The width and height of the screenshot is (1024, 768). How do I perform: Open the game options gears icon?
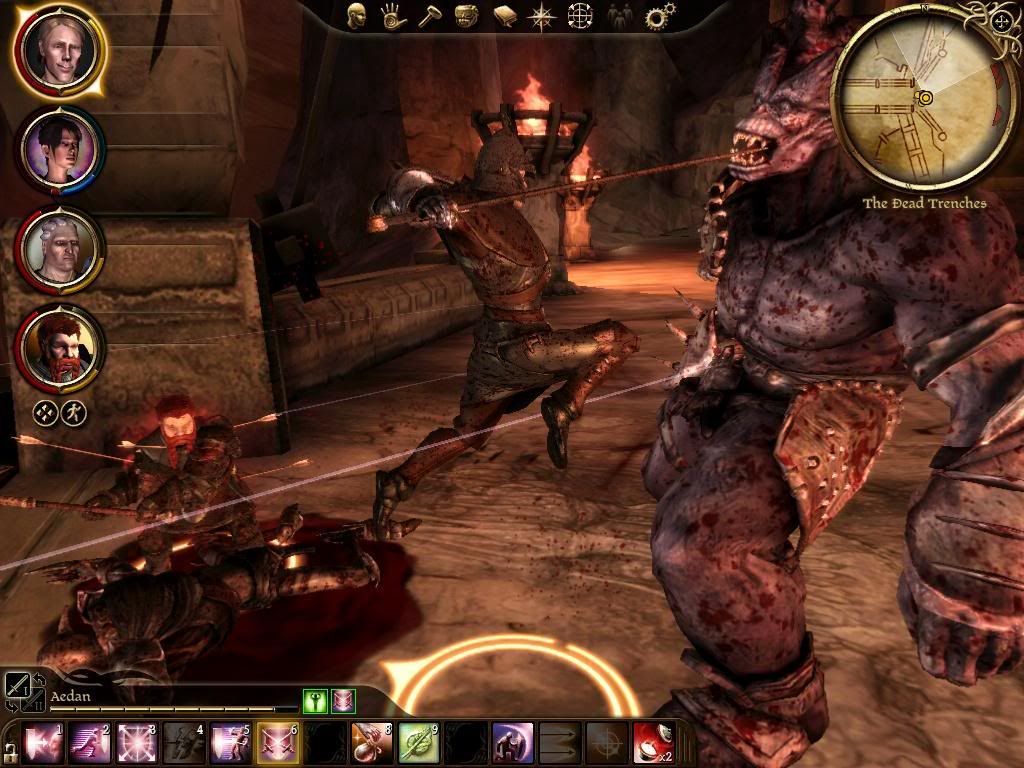click(x=656, y=16)
